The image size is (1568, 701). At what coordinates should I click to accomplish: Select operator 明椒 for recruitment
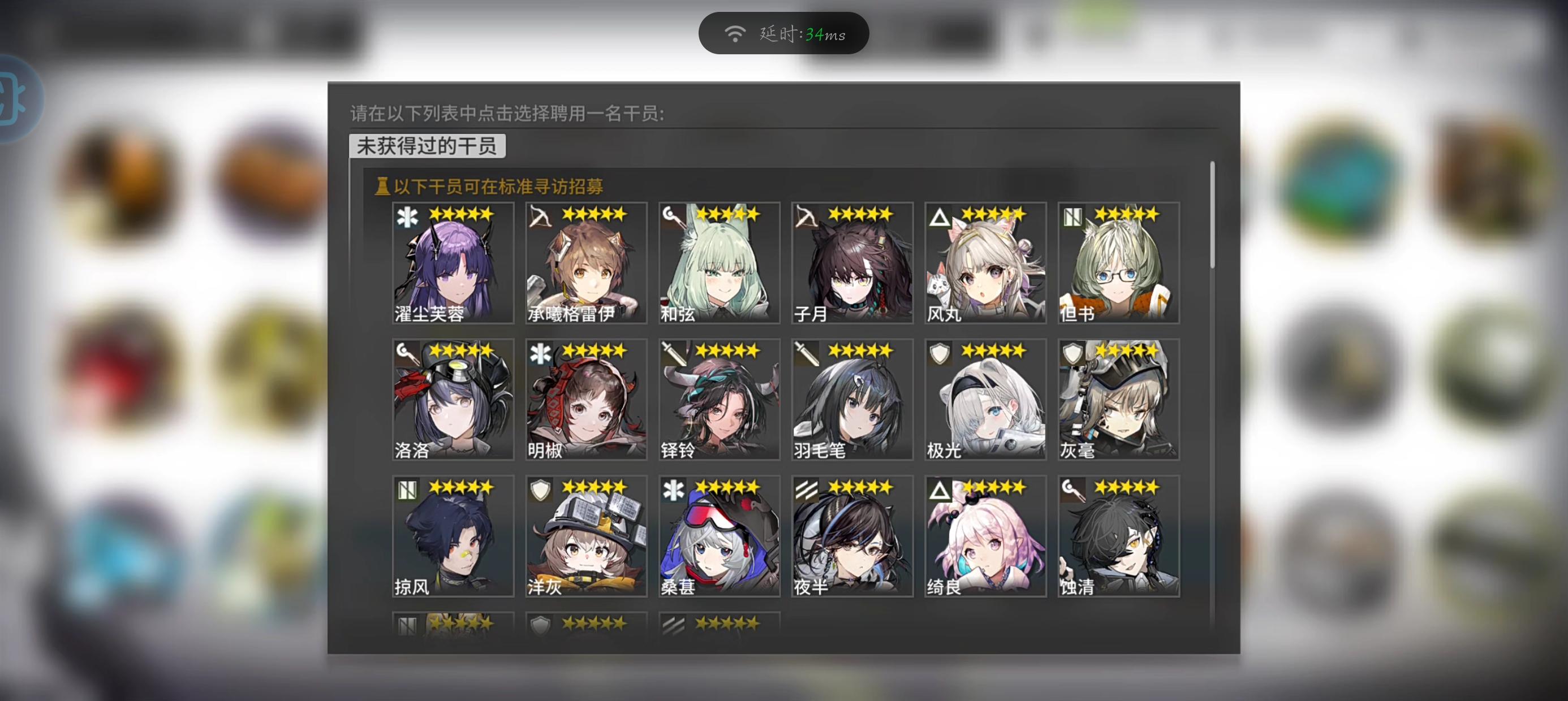coord(586,399)
